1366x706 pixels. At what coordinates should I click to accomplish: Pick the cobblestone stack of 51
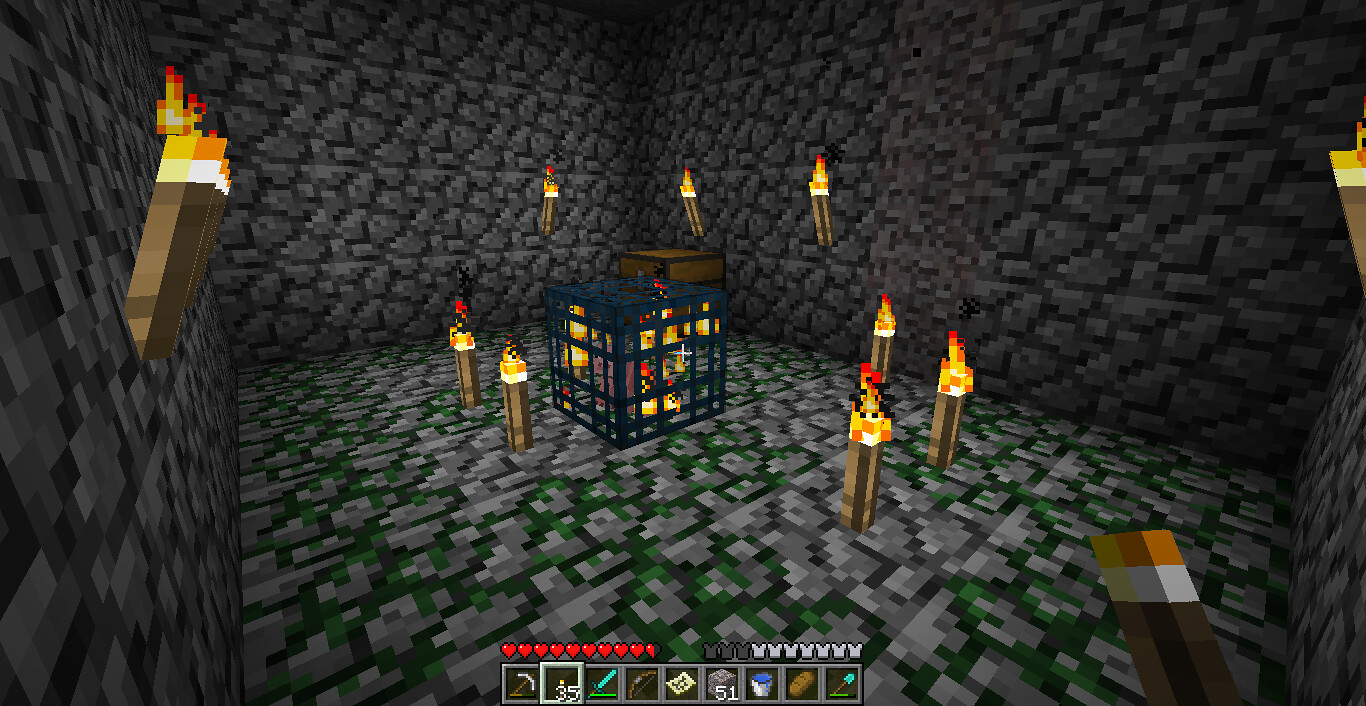(722, 685)
